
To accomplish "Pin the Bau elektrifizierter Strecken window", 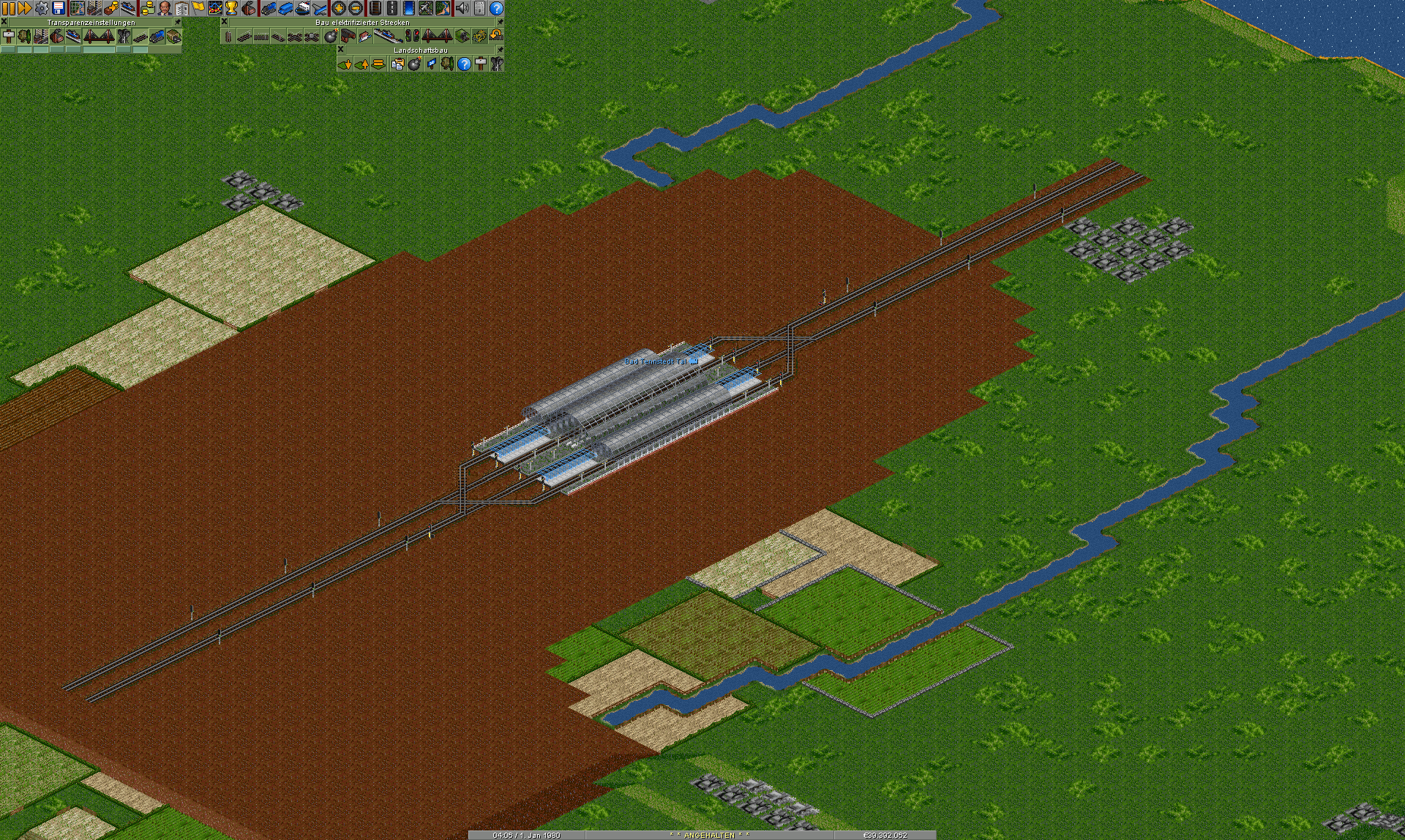I will click(500, 23).
